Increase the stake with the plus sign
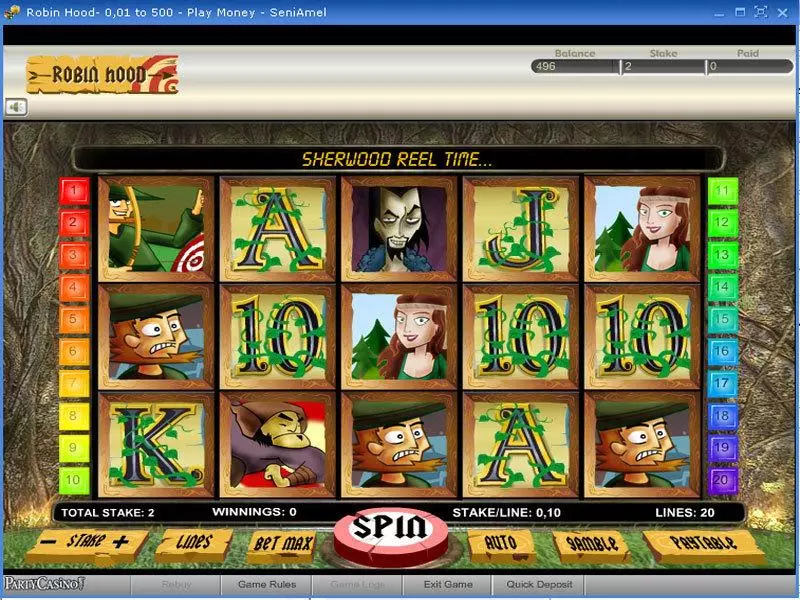The image size is (800, 600). click(123, 542)
